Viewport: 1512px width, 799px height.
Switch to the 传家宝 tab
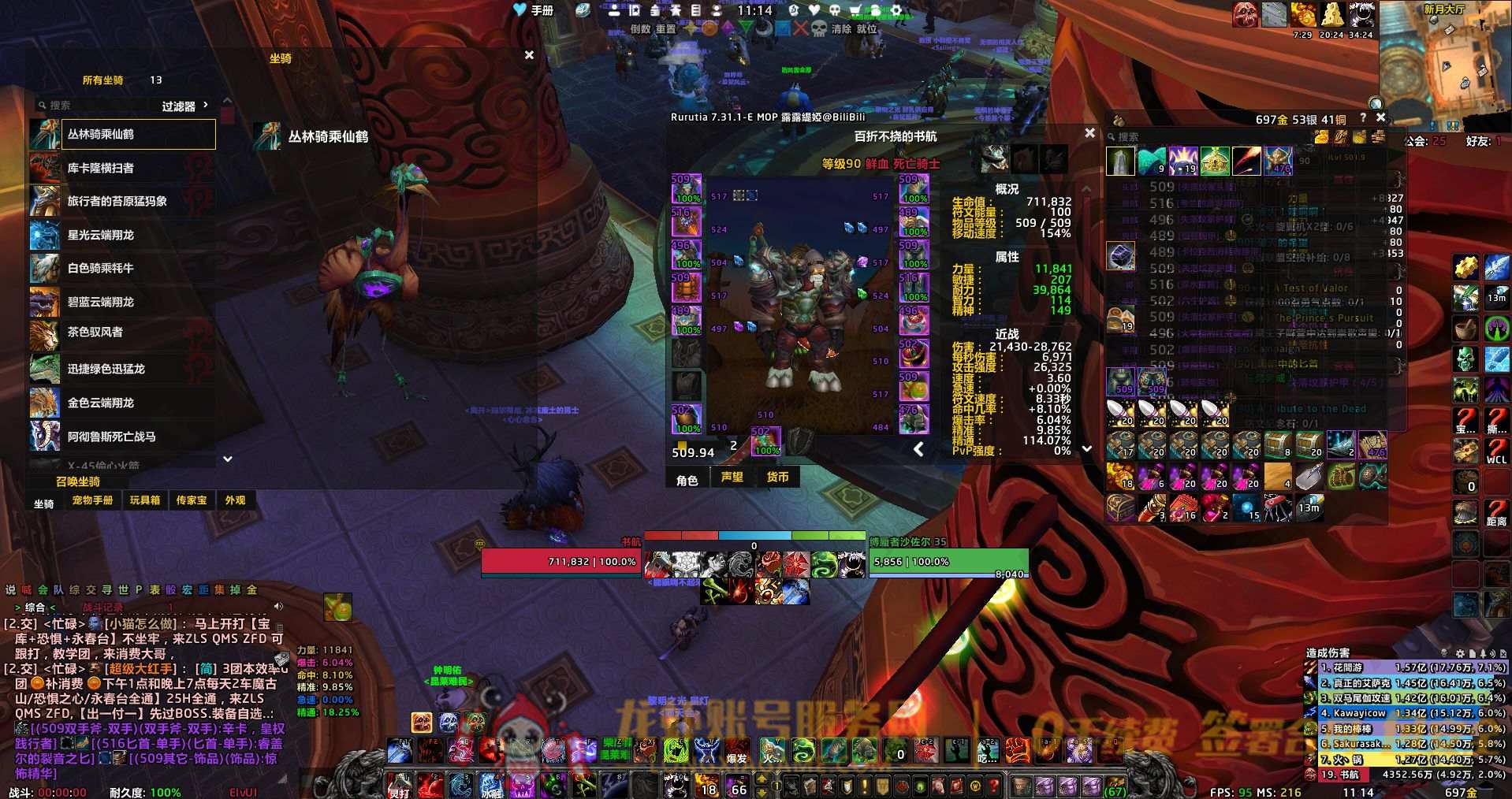coord(192,500)
